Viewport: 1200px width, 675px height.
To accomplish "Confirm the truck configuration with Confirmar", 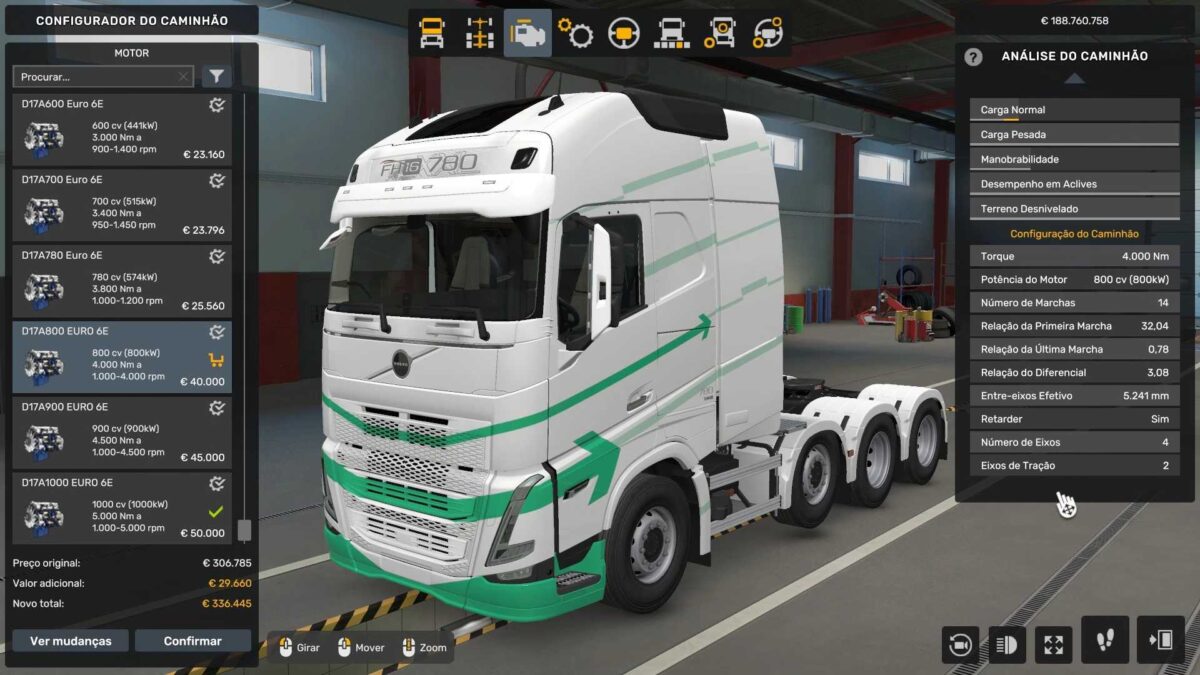I will coord(193,641).
